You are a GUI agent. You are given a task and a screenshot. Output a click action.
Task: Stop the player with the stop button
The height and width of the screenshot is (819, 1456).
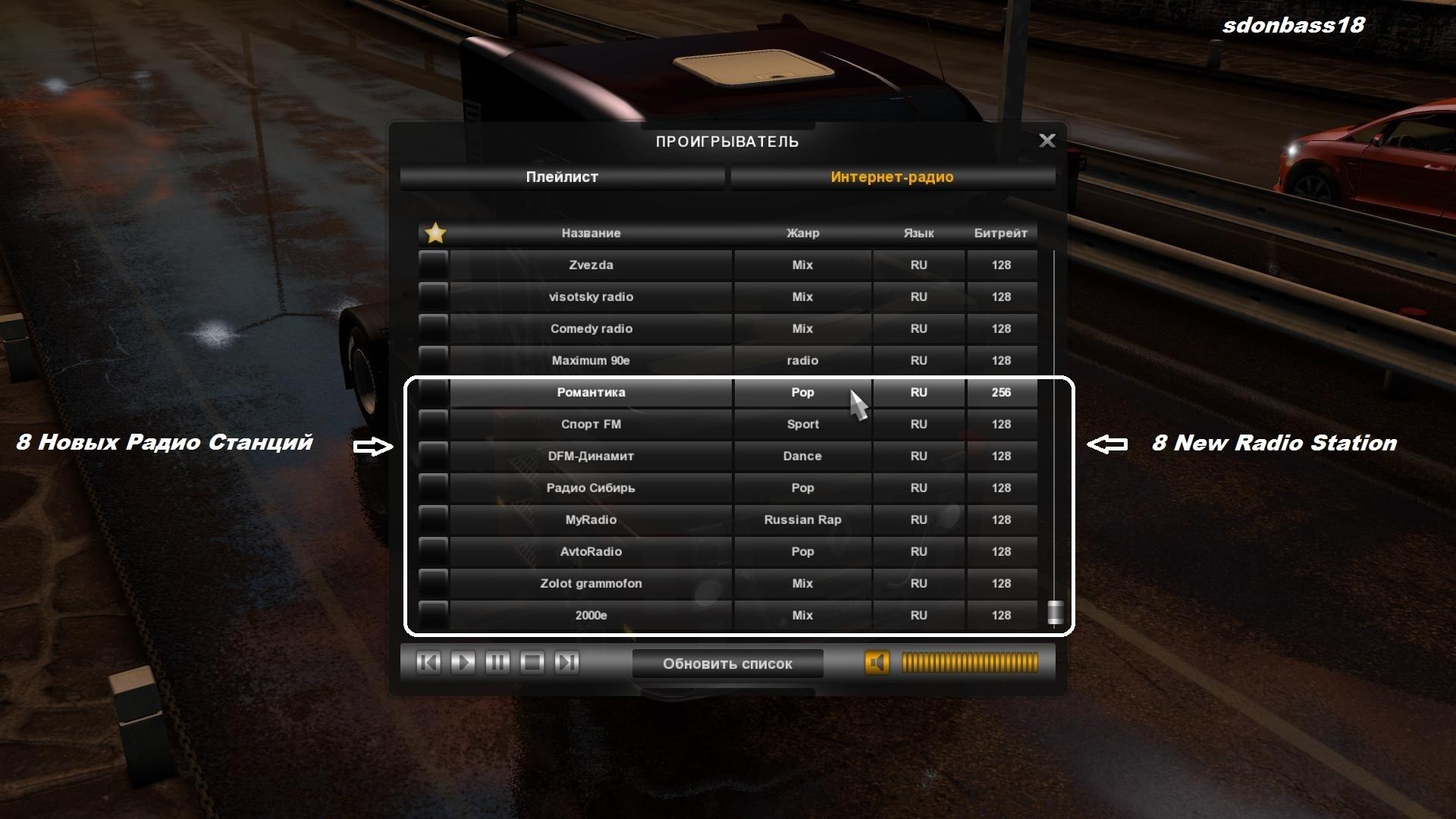click(x=532, y=663)
